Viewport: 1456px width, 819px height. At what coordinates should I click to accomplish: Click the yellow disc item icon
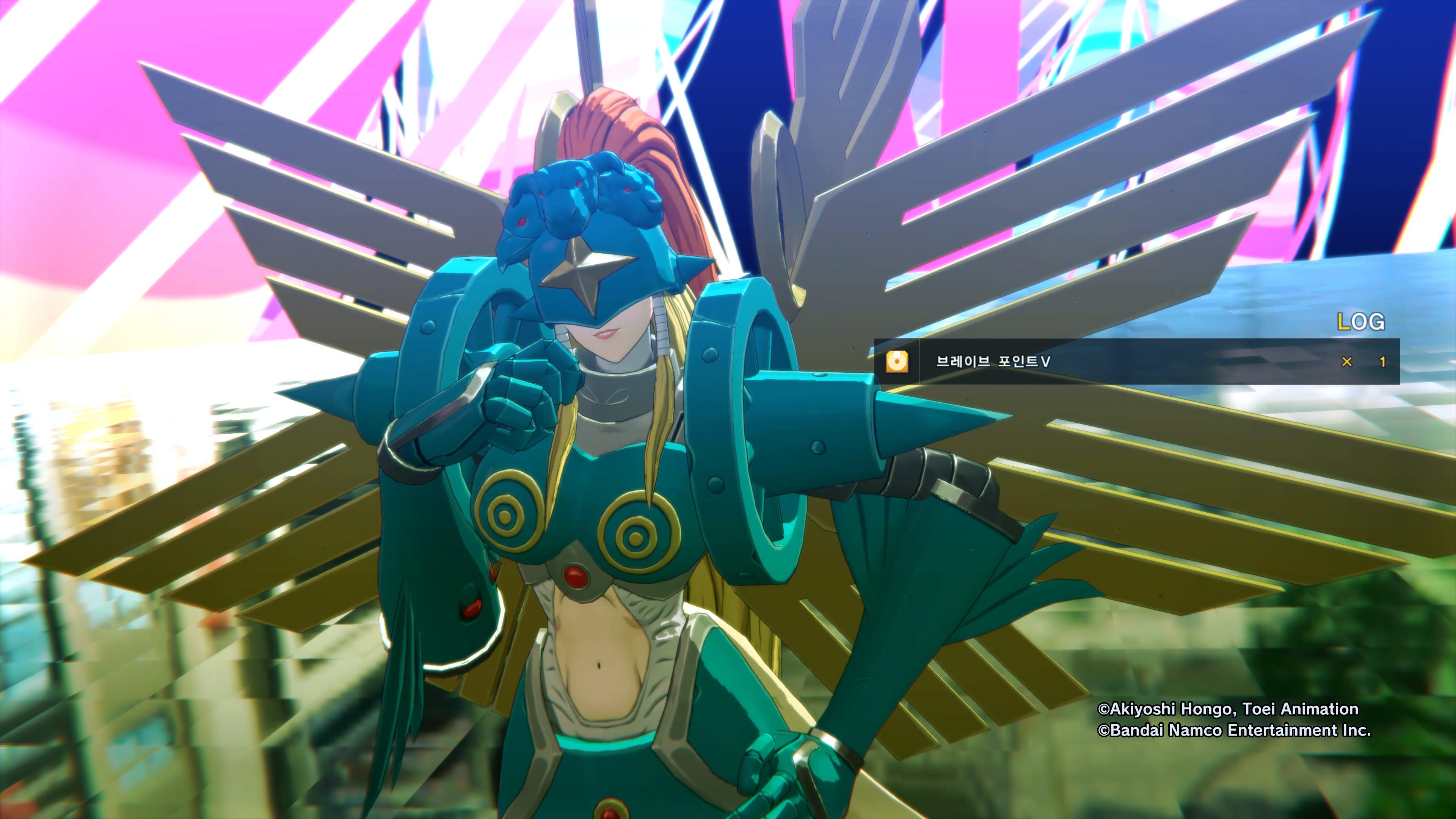click(897, 362)
